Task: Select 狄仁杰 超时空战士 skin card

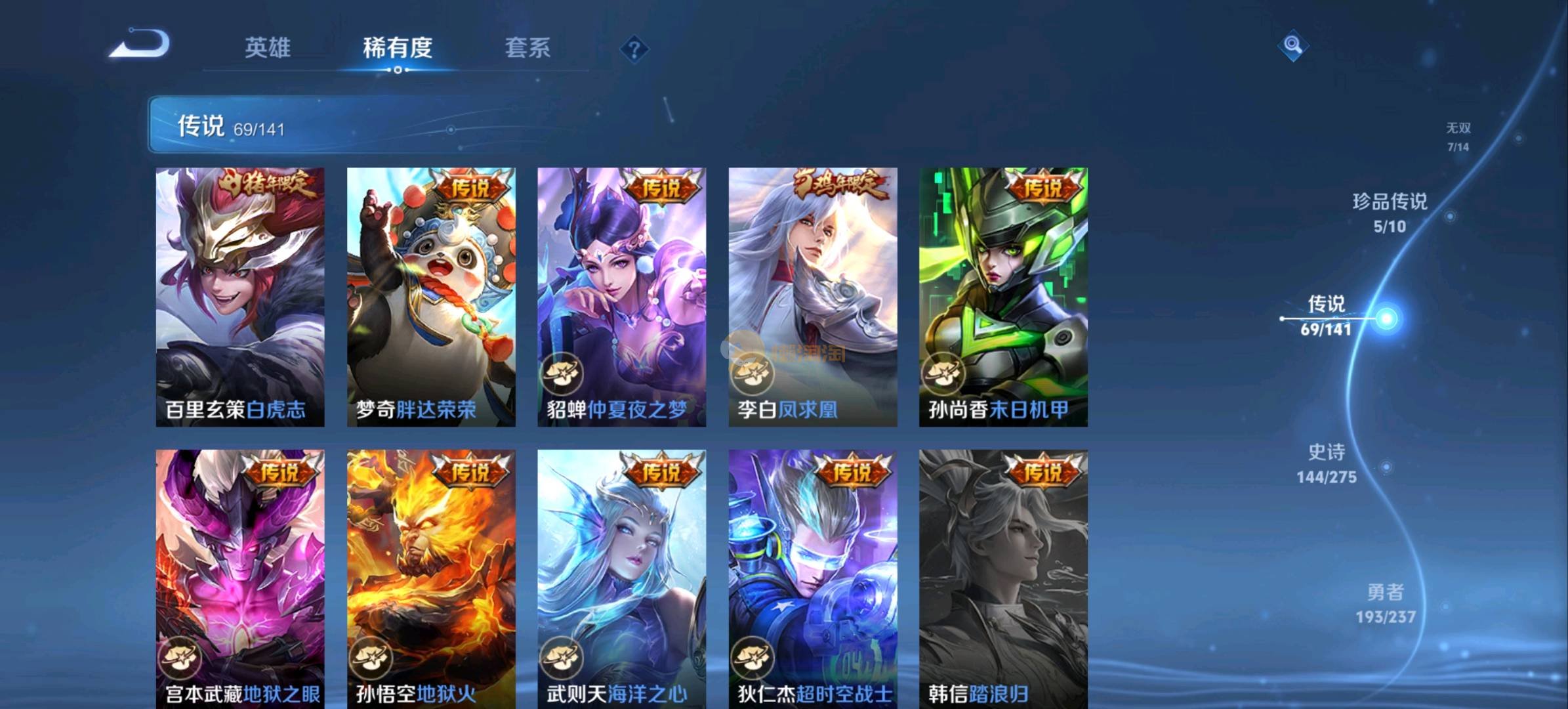Action: coord(813,578)
